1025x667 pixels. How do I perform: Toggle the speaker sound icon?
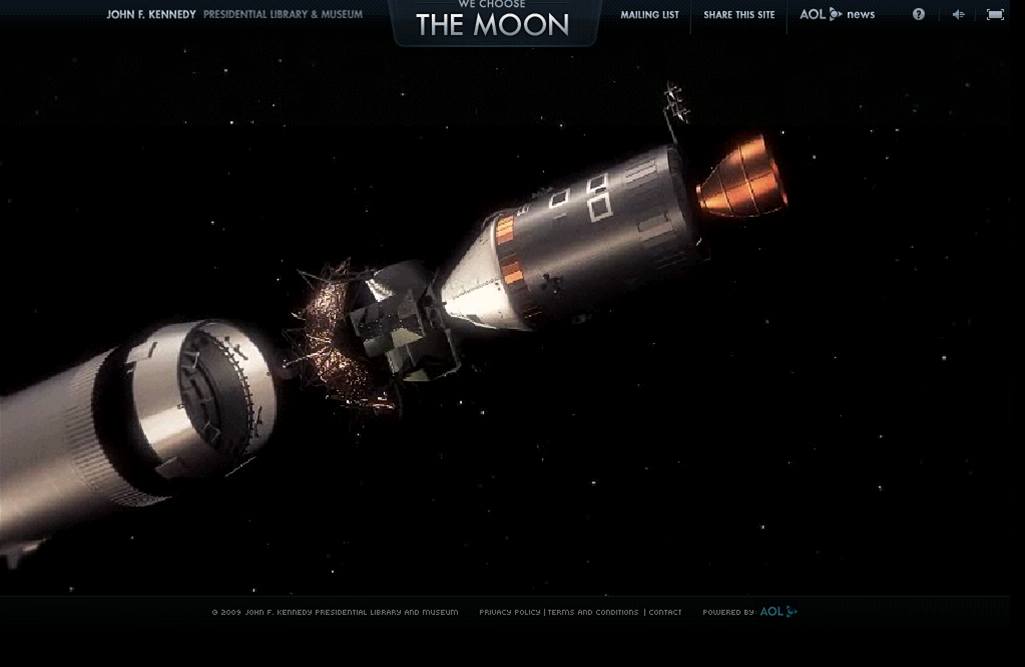(958, 14)
